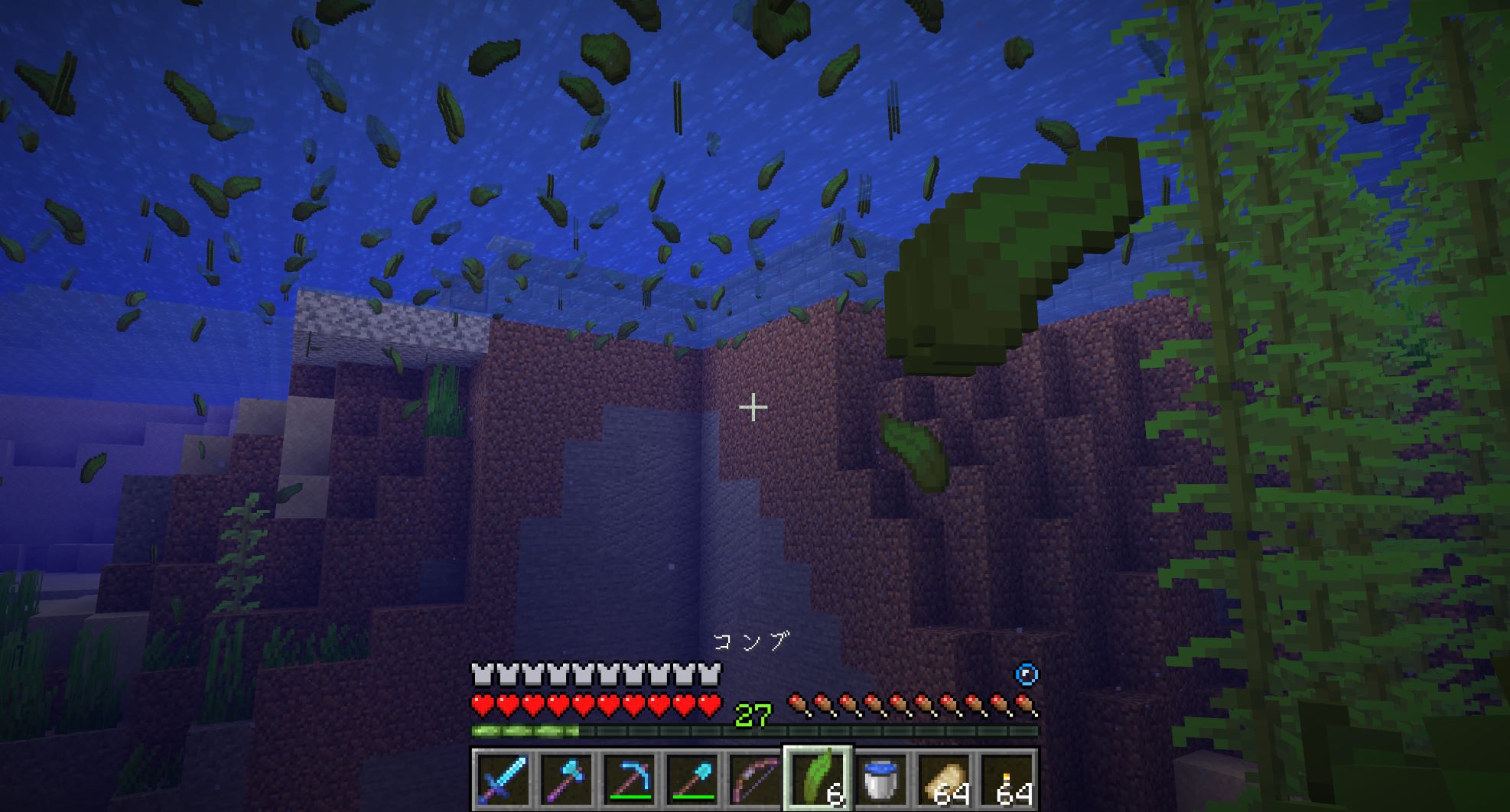Select the diamond sword hotbar slot
The width and height of the screenshot is (1510, 812).
pos(503,779)
